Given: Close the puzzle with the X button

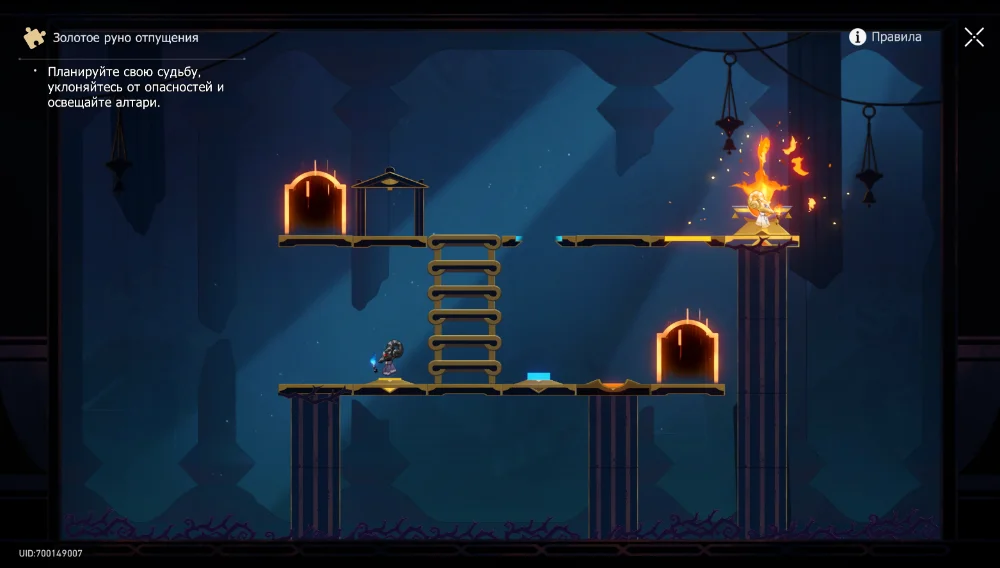Looking at the screenshot, I should tap(974, 37).
